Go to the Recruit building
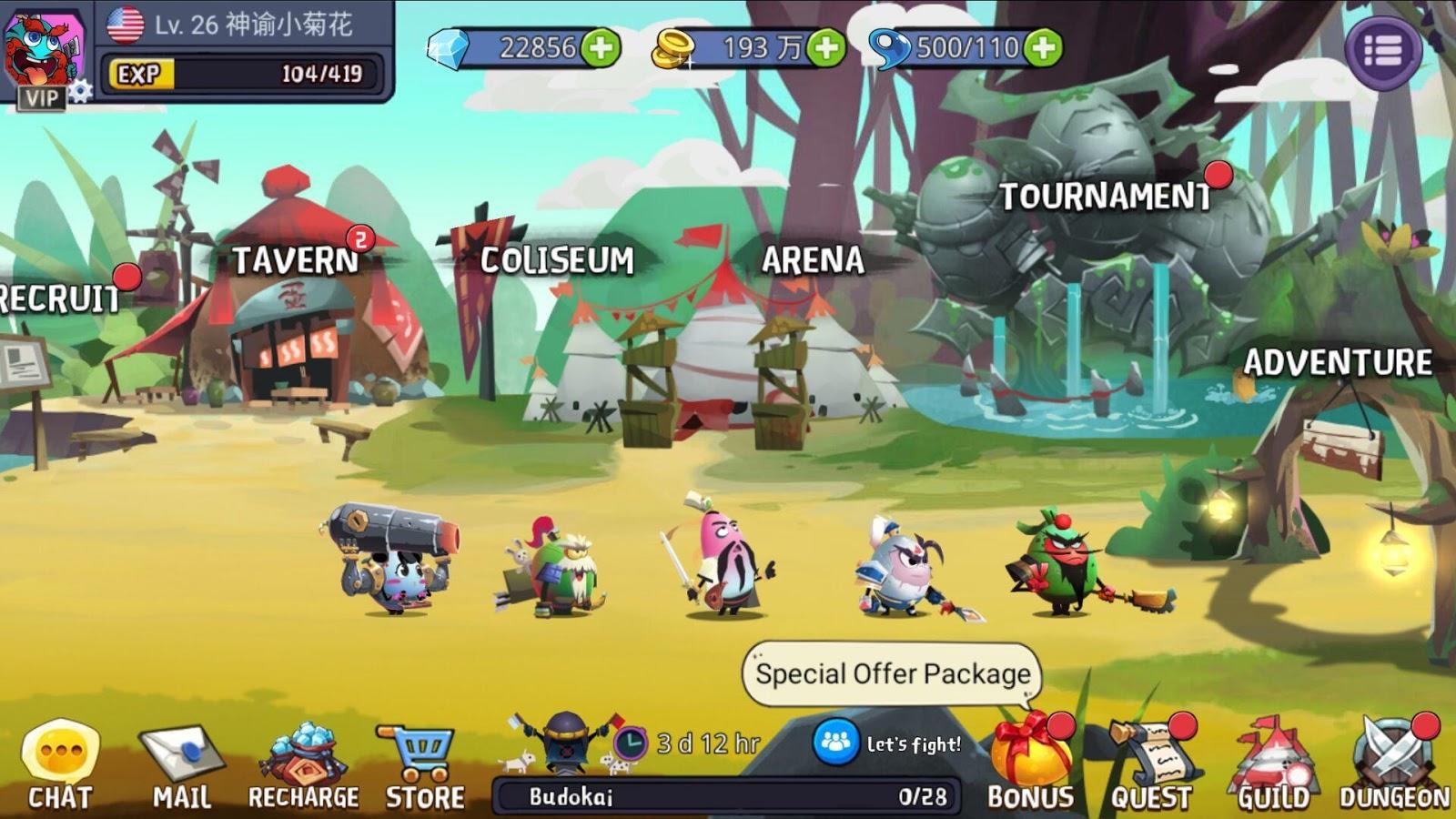Viewport: 1456px width, 819px height. tap(59, 298)
